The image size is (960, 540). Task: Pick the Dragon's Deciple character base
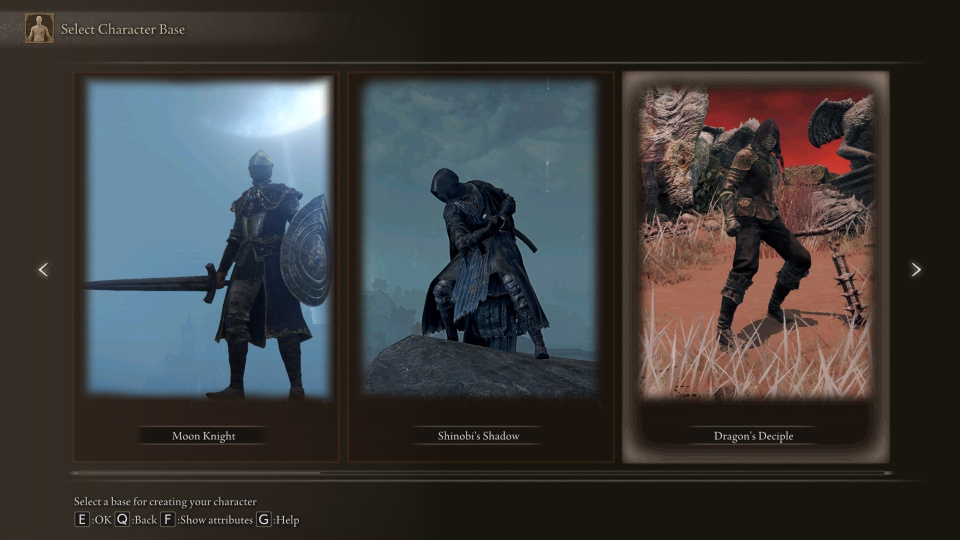point(755,266)
